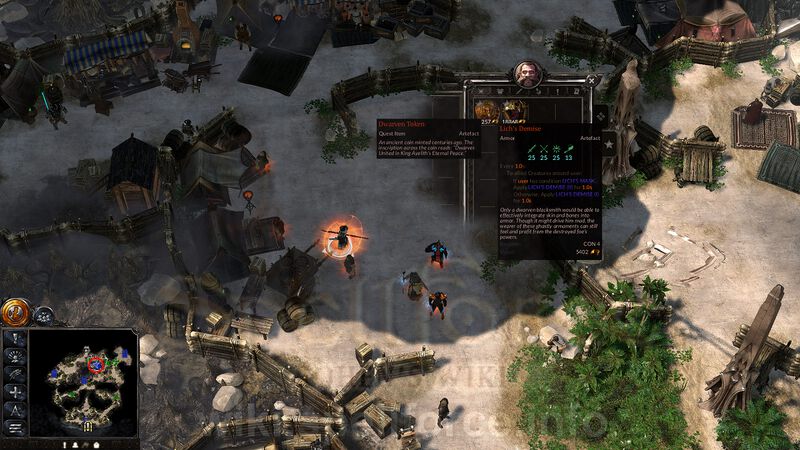800x450 pixels.
Task: Click the exclamation mark button beside minimap
Action: pyautogui.click(x=15, y=339)
